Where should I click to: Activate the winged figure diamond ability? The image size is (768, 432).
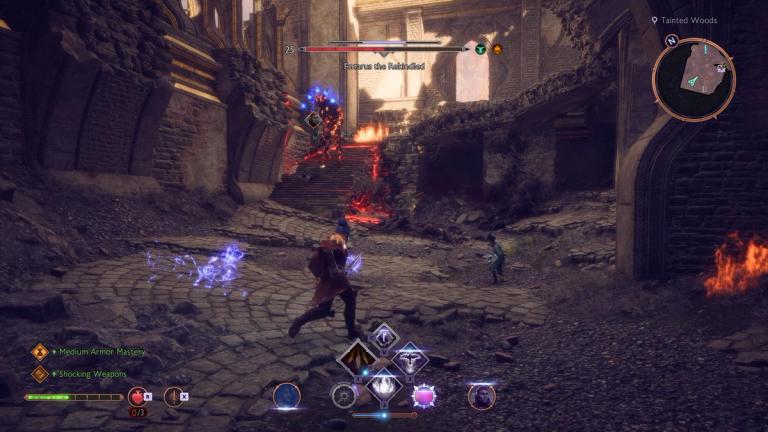pyautogui.click(x=409, y=358)
